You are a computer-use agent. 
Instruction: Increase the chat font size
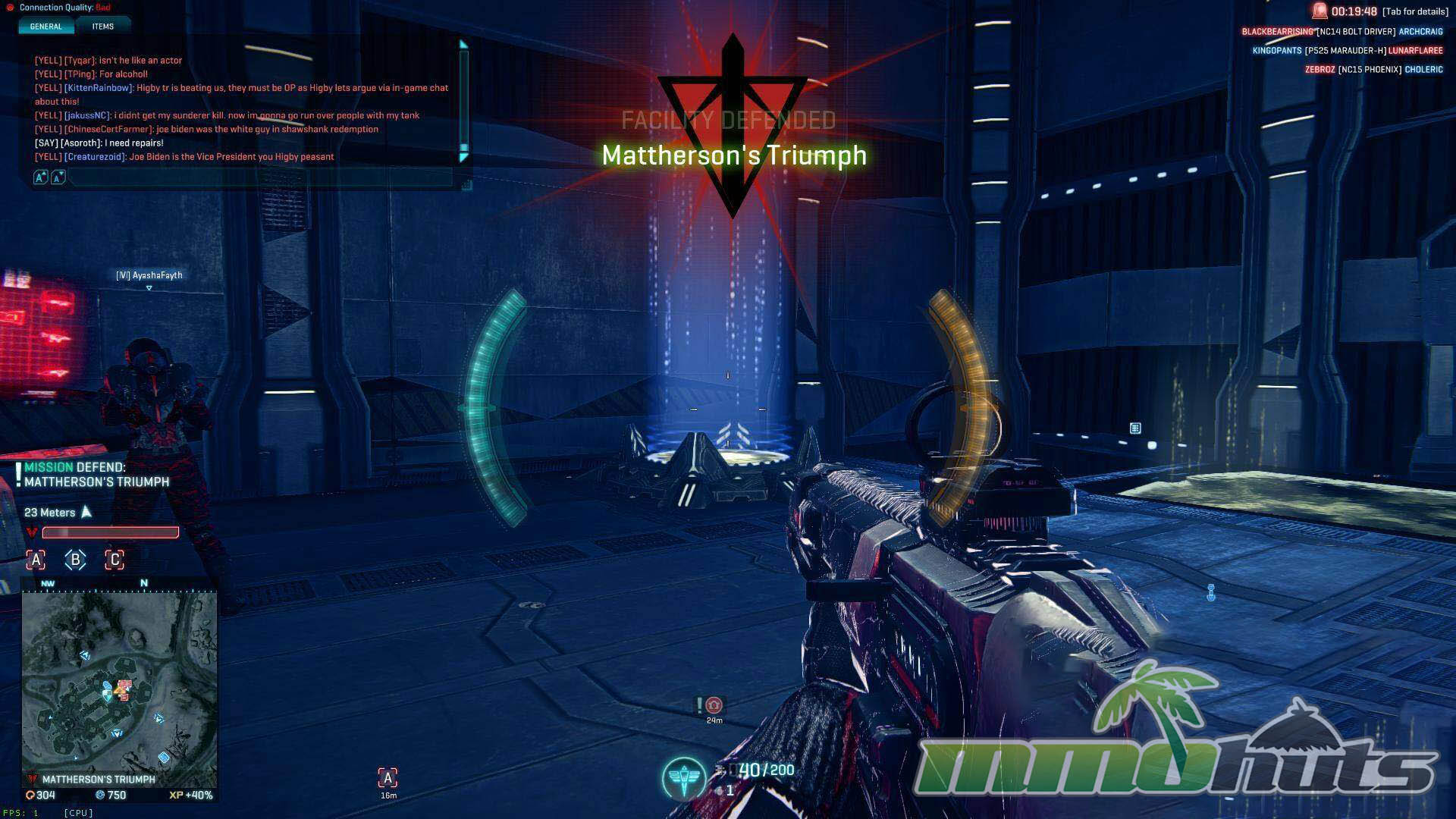tap(41, 177)
